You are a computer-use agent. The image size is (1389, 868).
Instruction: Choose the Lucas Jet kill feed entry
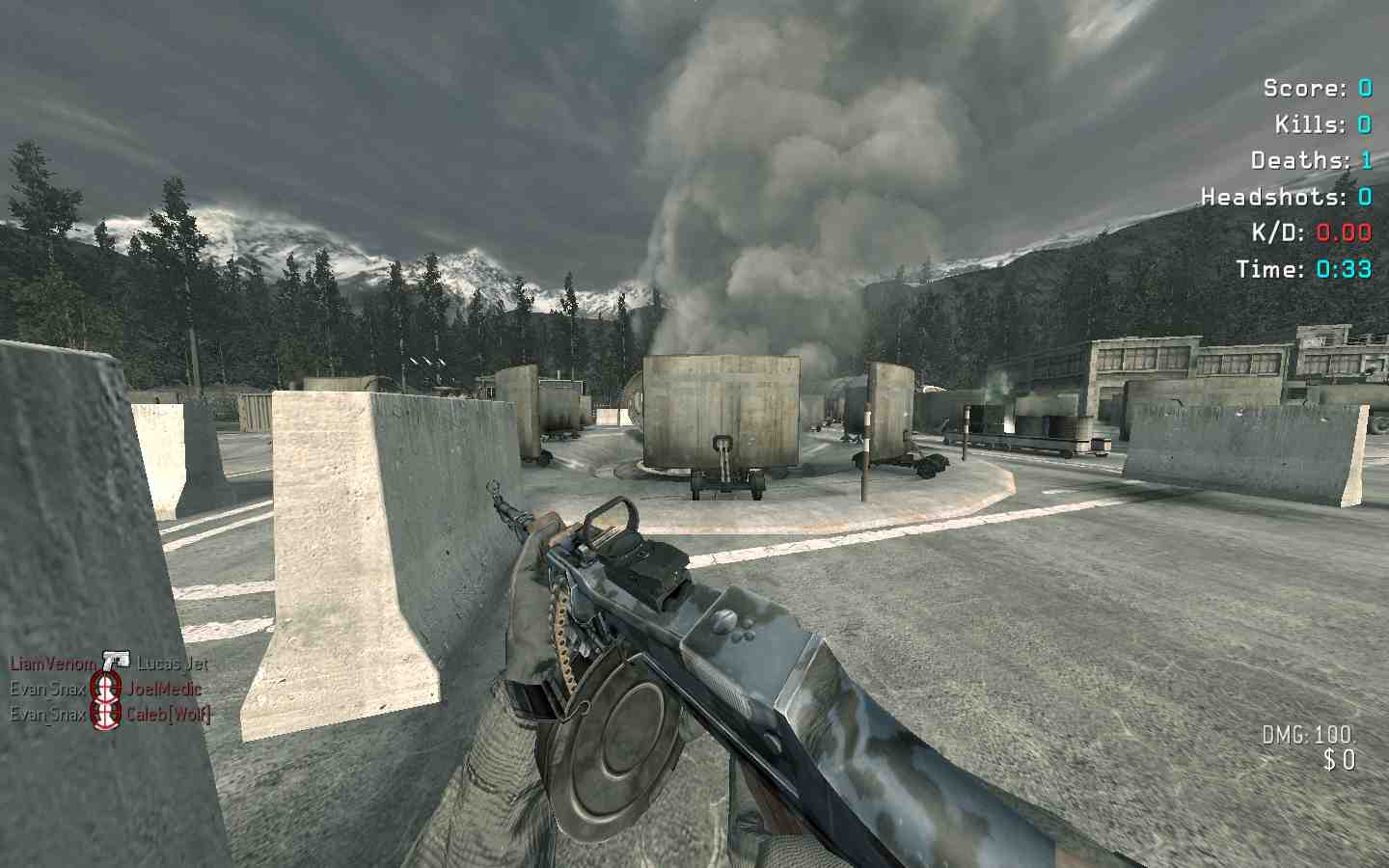(172, 664)
